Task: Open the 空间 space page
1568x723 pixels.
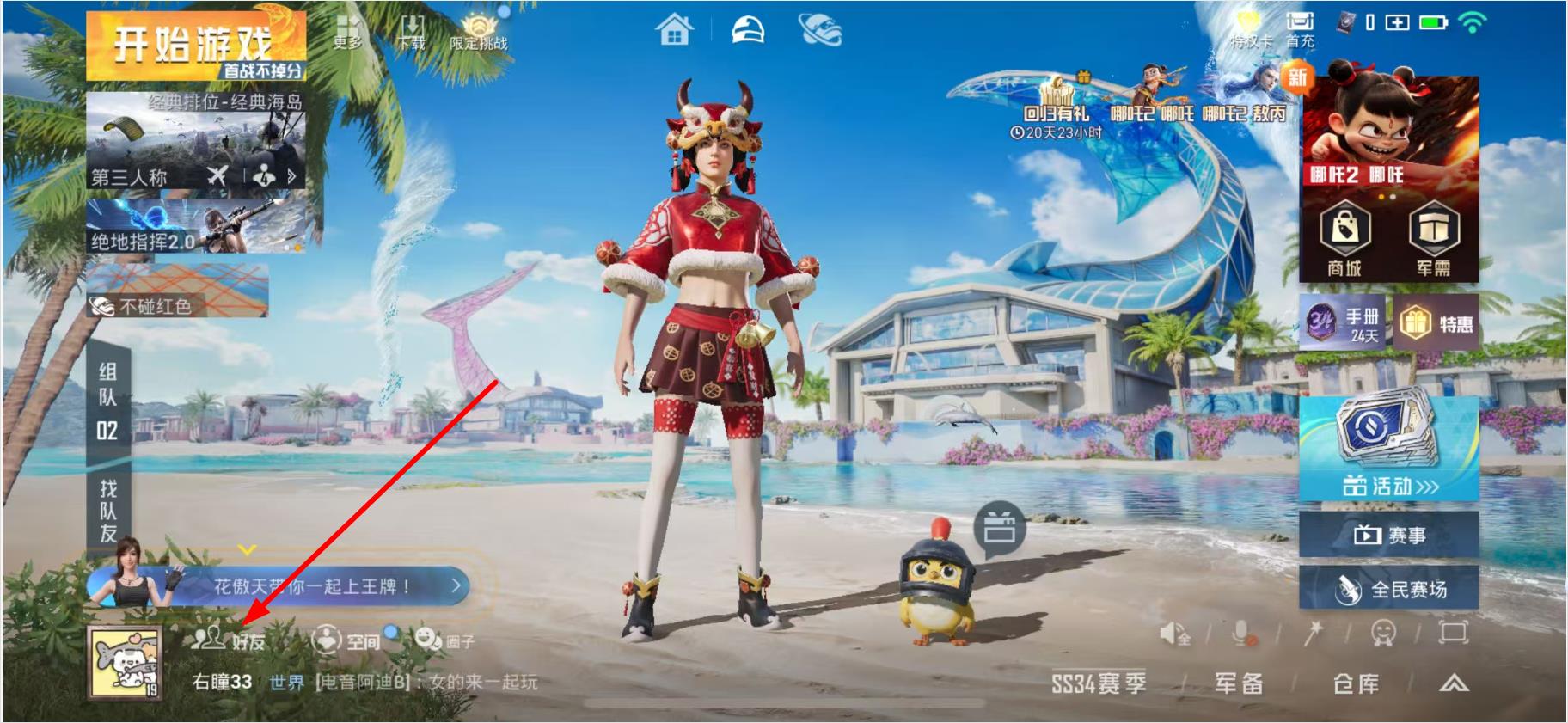Action: click(346, 640)
